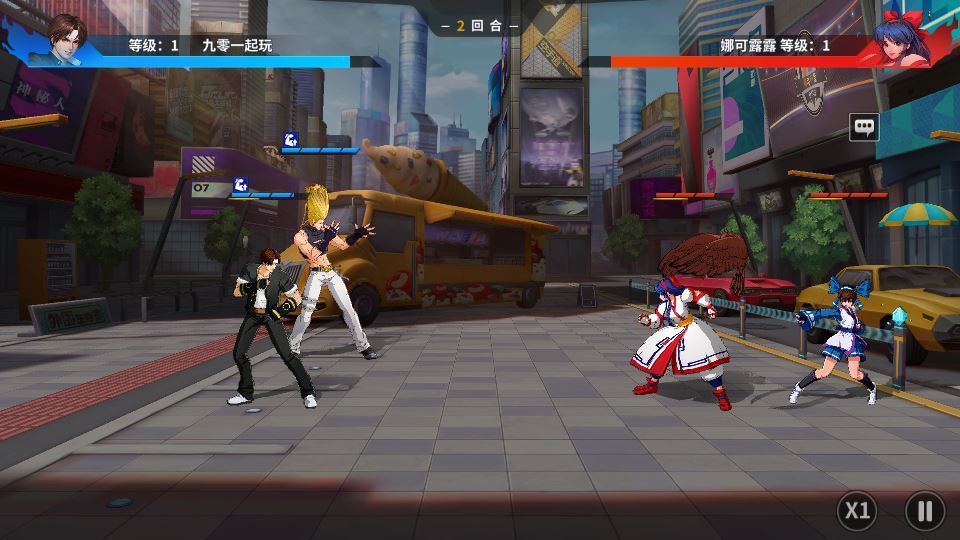The width and height of the screenshot is (960, 540).
Task: Toggle the X1 battle speed
Action: click(857, 511)
